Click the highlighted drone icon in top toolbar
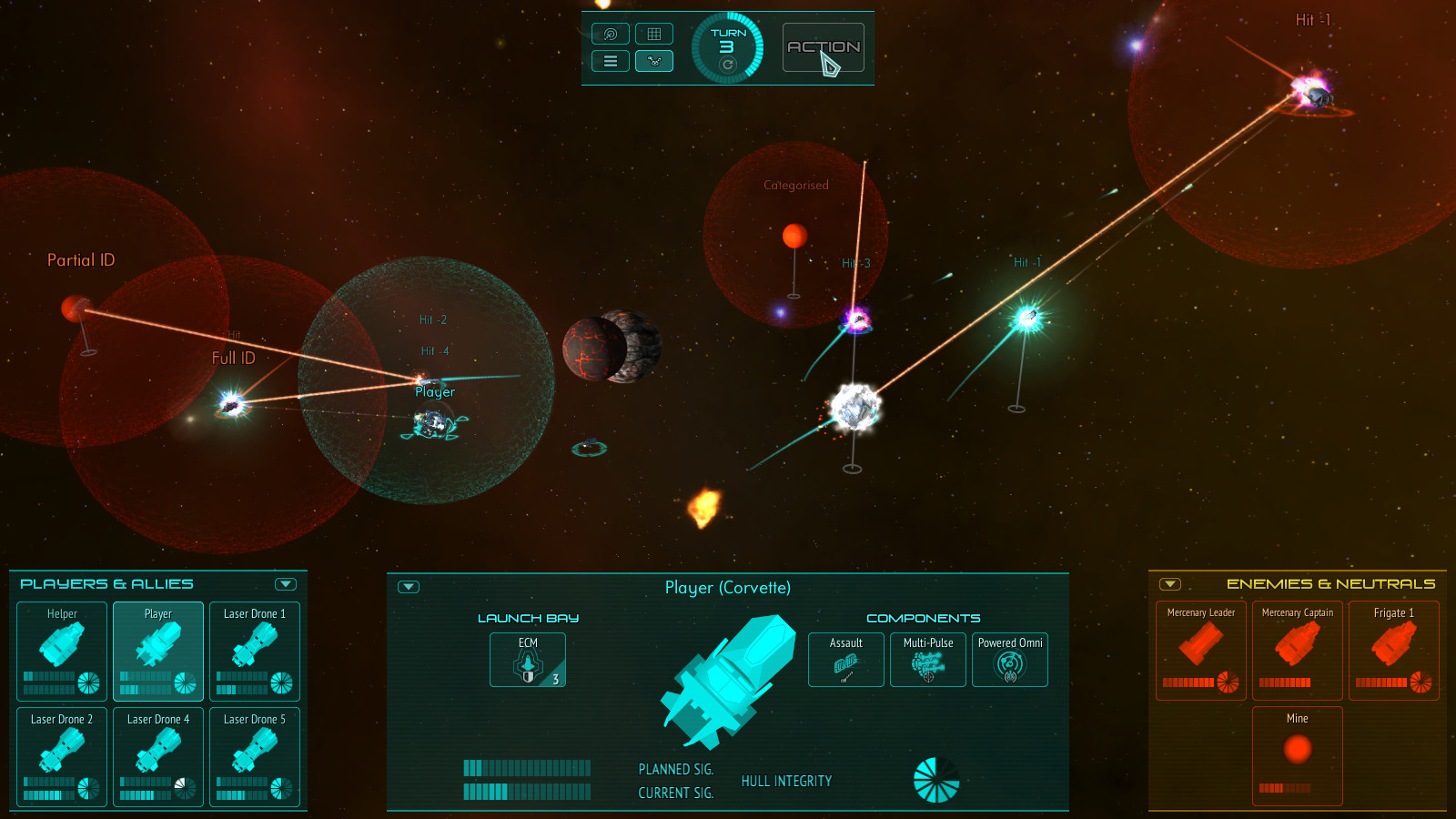This screenshot has width=1456, height=819. (655, 61)
